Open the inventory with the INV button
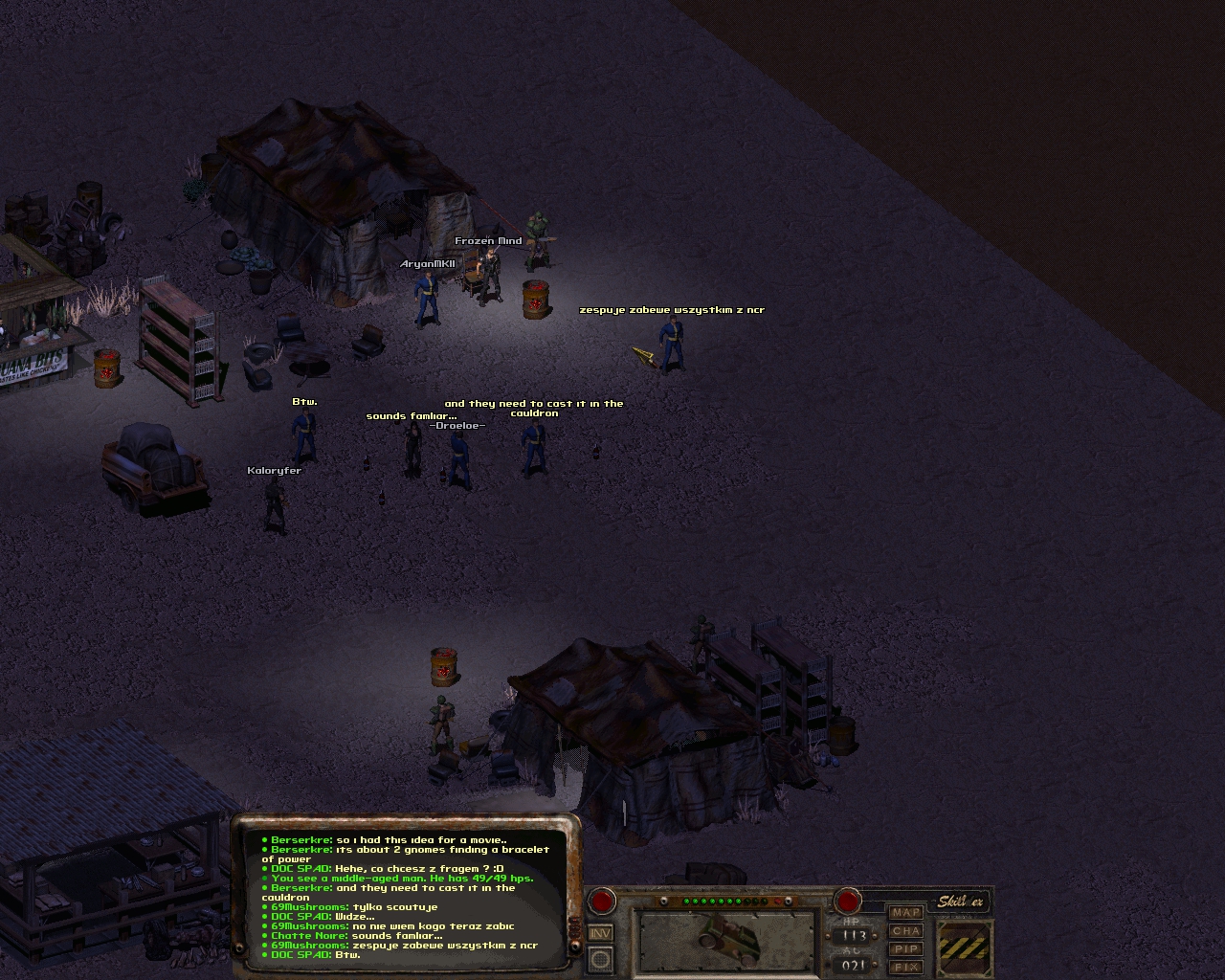1225x980 pixels. pos(601,933)
